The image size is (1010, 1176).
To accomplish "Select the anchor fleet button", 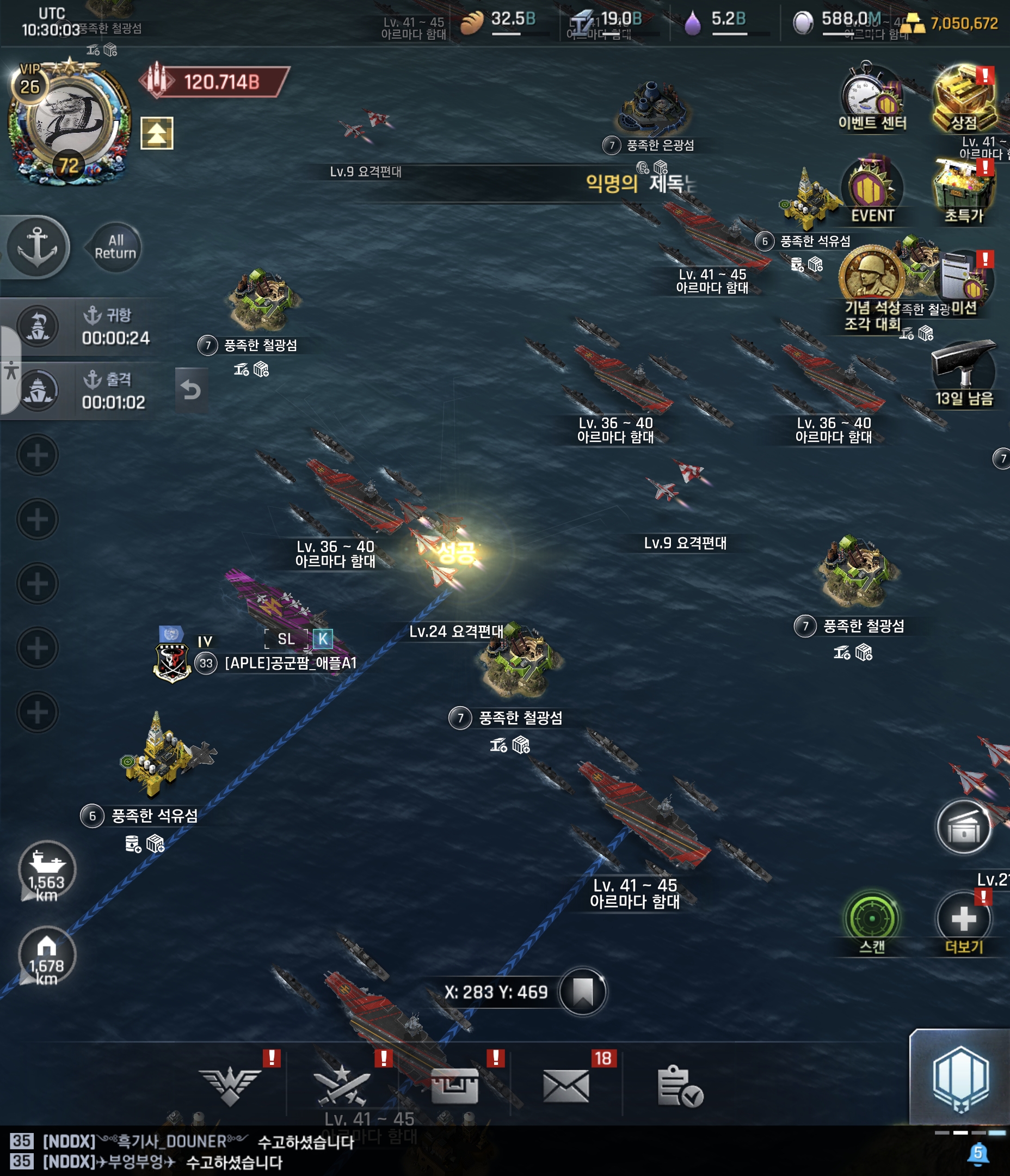I will [38, 247].
